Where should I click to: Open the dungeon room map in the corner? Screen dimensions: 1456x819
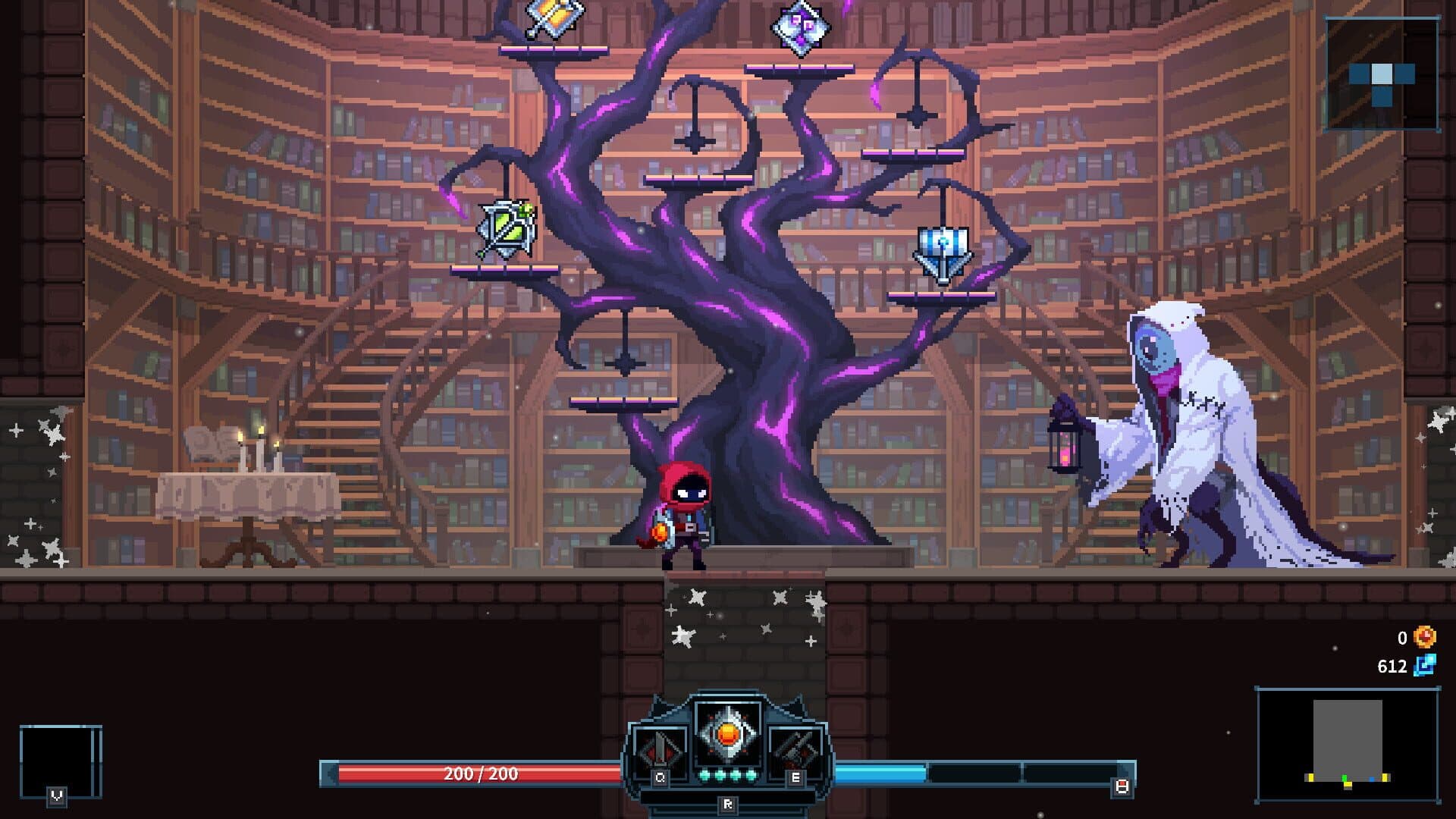click(x=1381, y=74)
